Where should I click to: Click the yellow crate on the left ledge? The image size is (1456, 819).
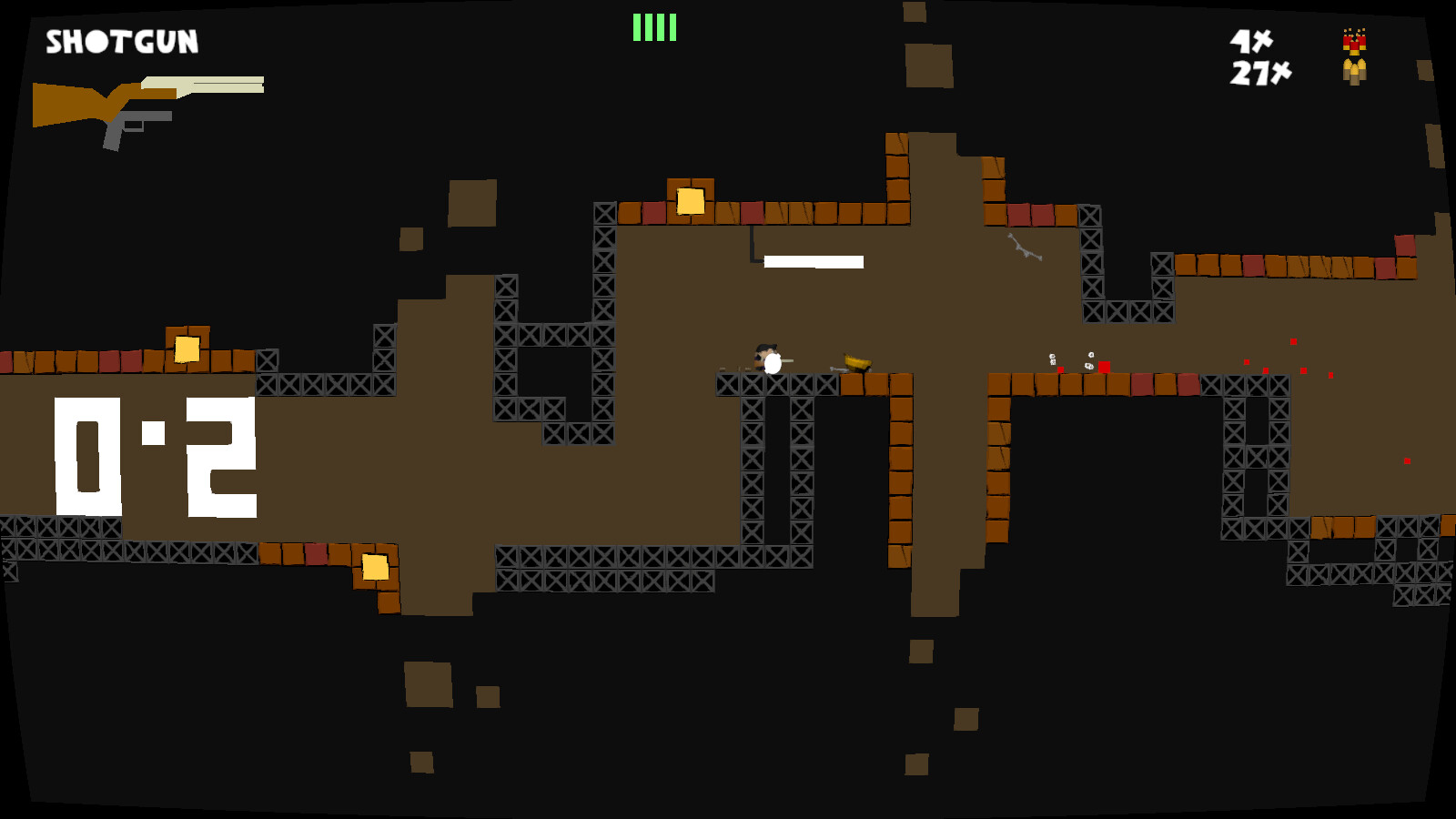coord(187,347)
